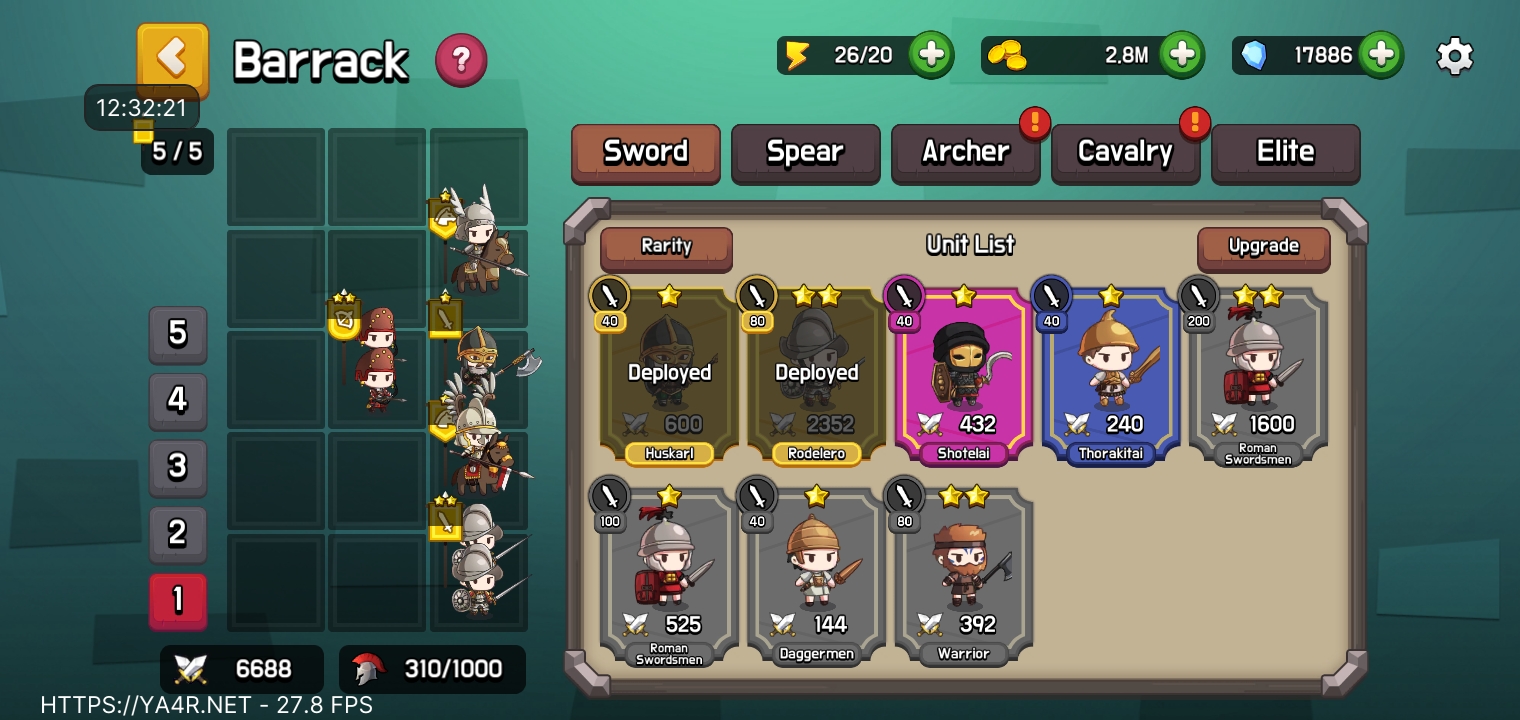Switch to the Spear tab
The image size is (1520, 720).
click(805, 152)
